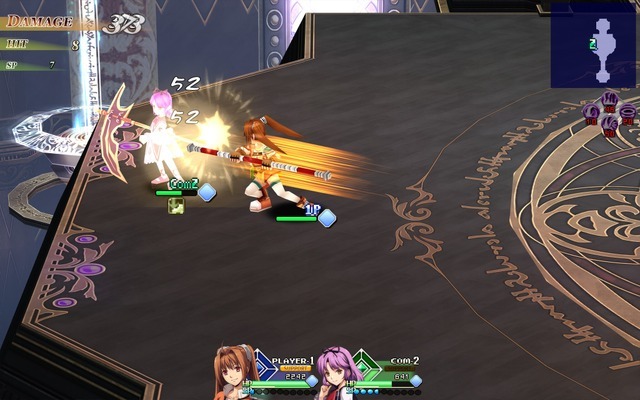This screenshot has width=640, height=400.
Task: Click the COM2 marker under the pink-haired character
Action: click(184, 185)
